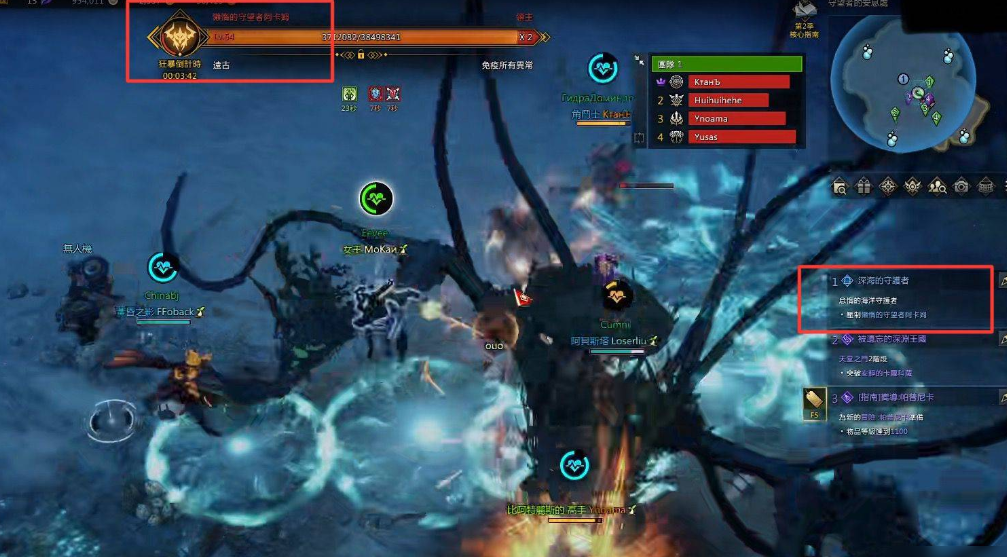Click the green buff icon showing 23秒
Image resolution: width=1007 pixels, height=557 pixels.
[x=349, y=94]
